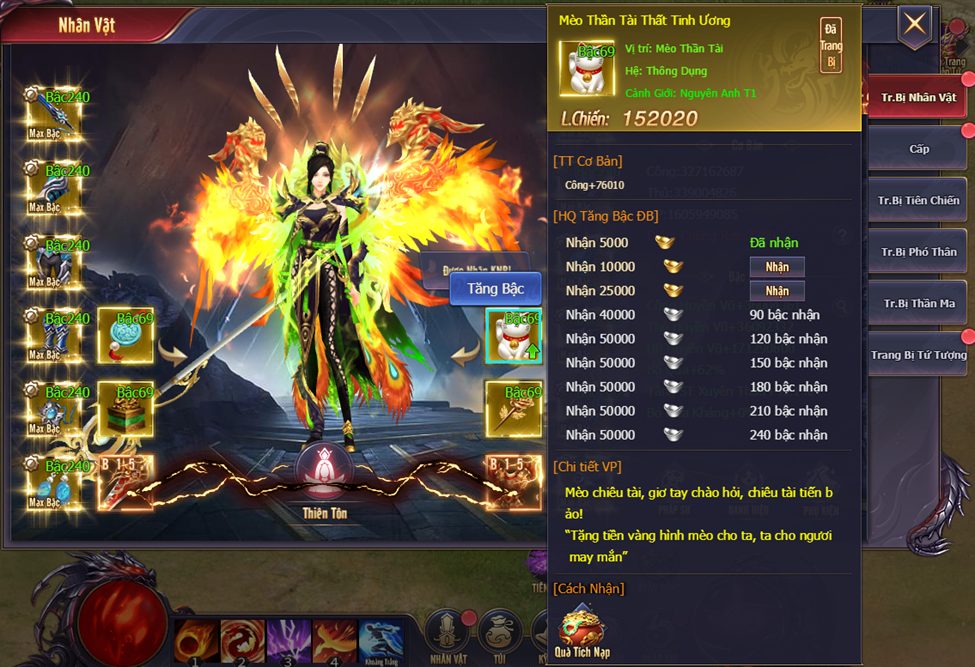Select the green treasure chest equipment slot
This screenshot has height=667, width=975.
coord(126,407)
